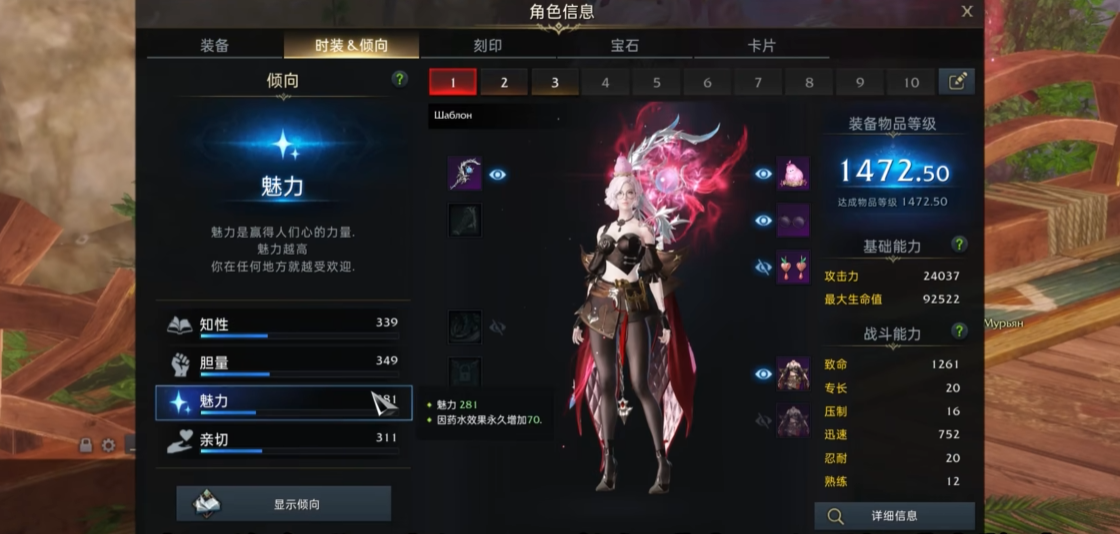Switch to the 宝石 tab
This screenshot has height=534, width=1120.
(x=625, y=46)
